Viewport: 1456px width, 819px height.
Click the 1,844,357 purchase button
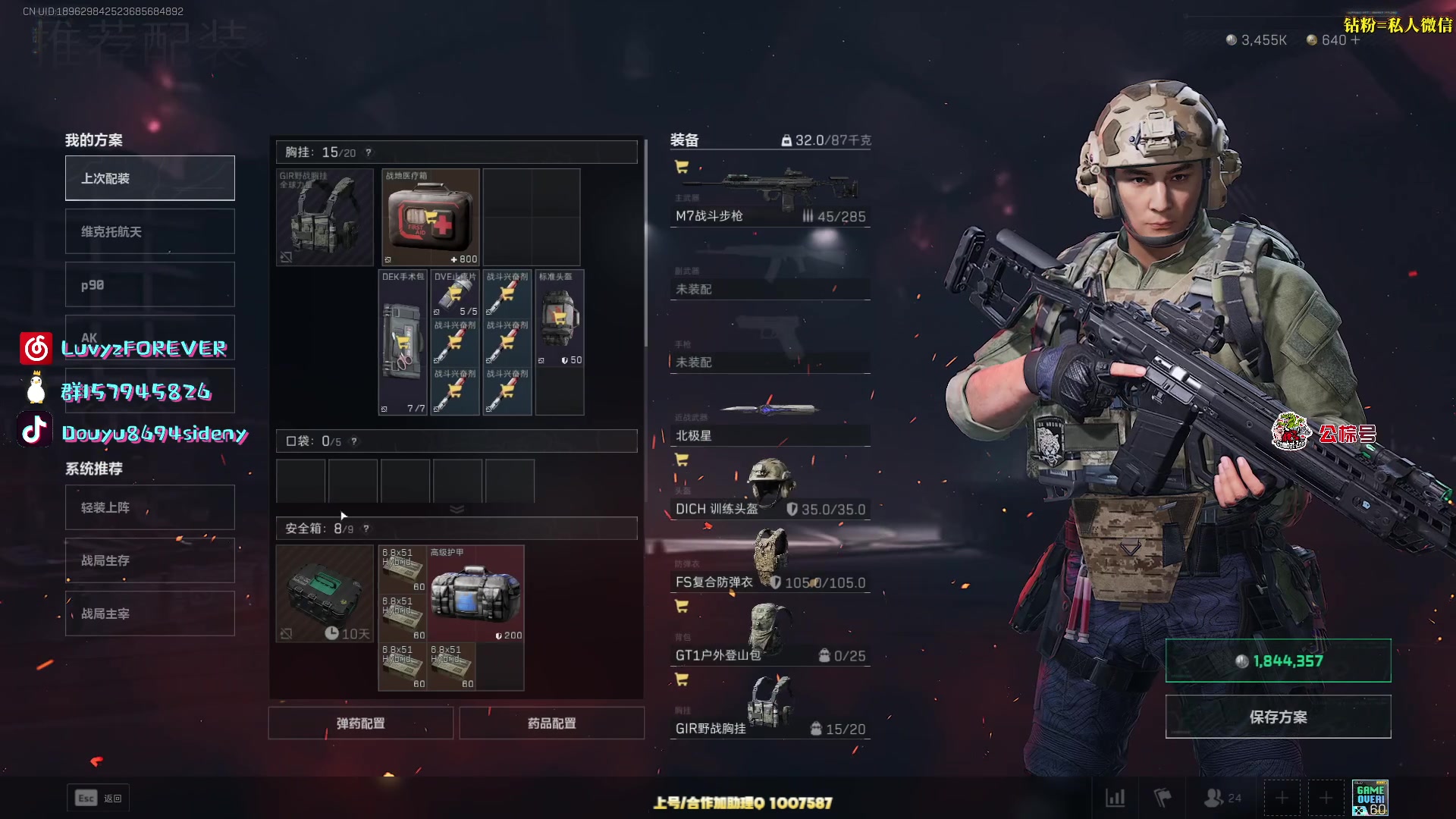(x=1278, y=661)
